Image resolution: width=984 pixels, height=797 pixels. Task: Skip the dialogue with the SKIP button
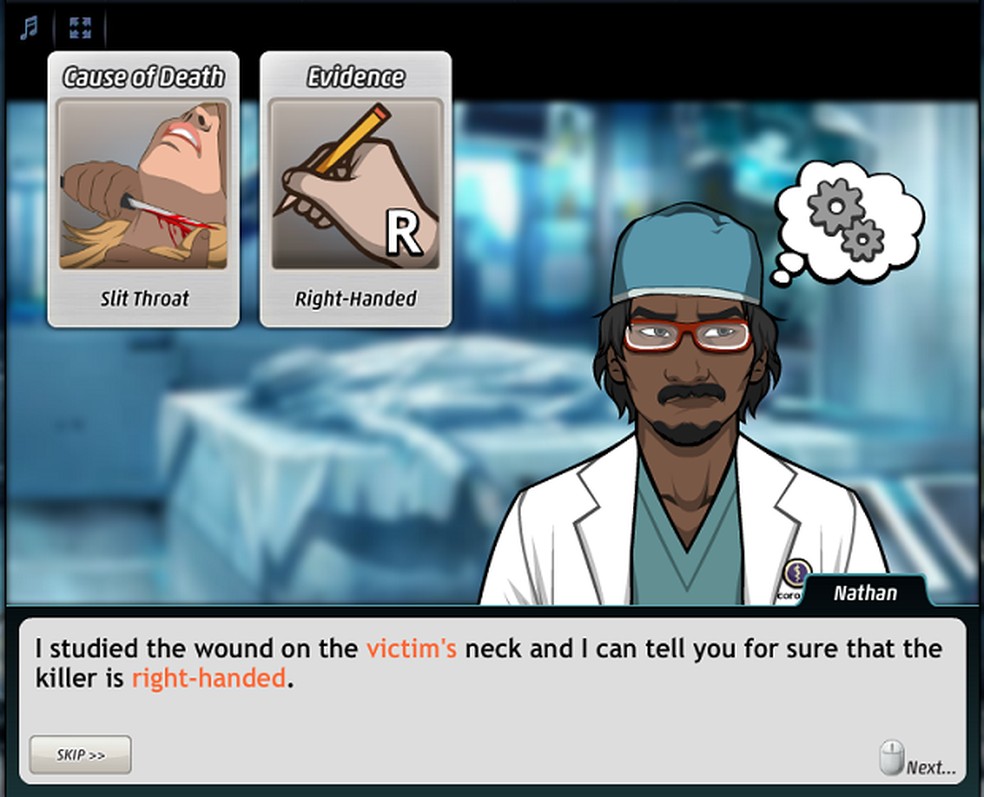80,755
